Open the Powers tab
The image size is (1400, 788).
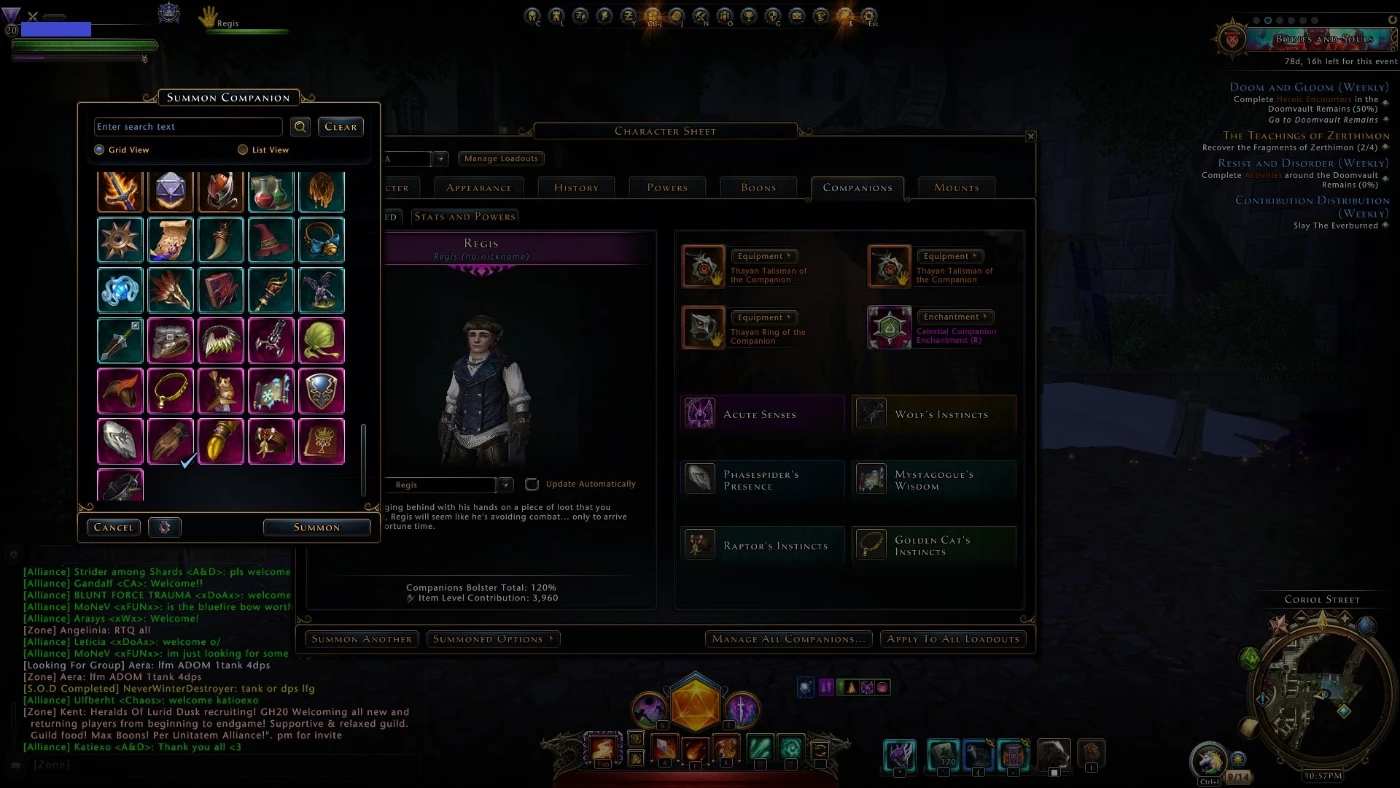pyautogui.click(x=667, y=187)
